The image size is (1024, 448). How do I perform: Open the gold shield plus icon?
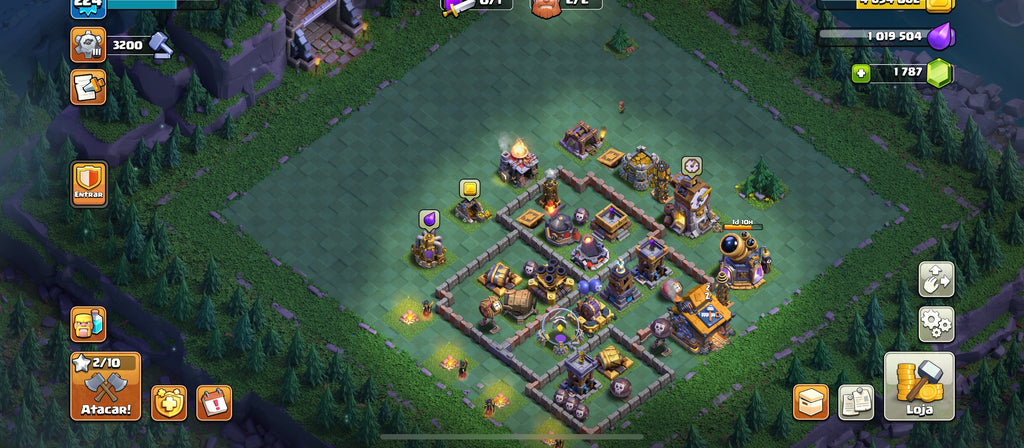(x=169, y=402)
